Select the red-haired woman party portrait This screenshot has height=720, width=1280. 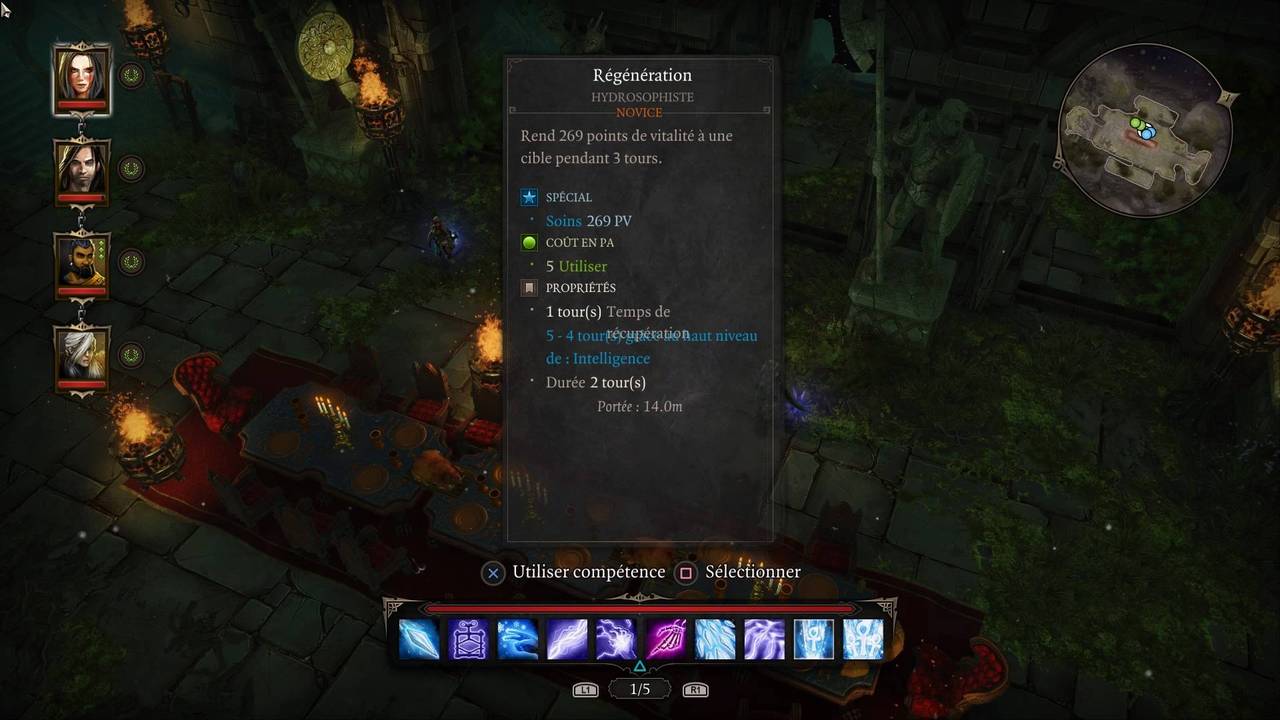81,76
